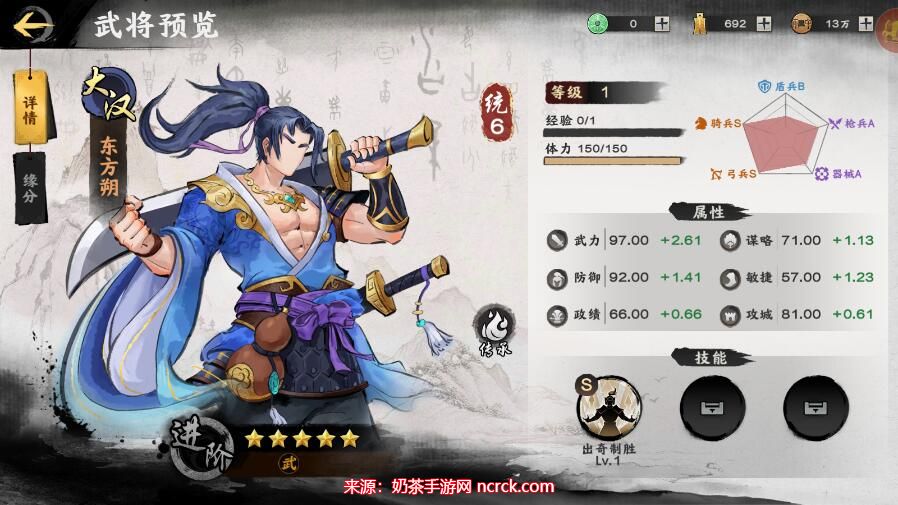The width and height of the screenshot is (898, 505).
Task: Add green jade currency with its plus button
Action: [x=662, y=24]
